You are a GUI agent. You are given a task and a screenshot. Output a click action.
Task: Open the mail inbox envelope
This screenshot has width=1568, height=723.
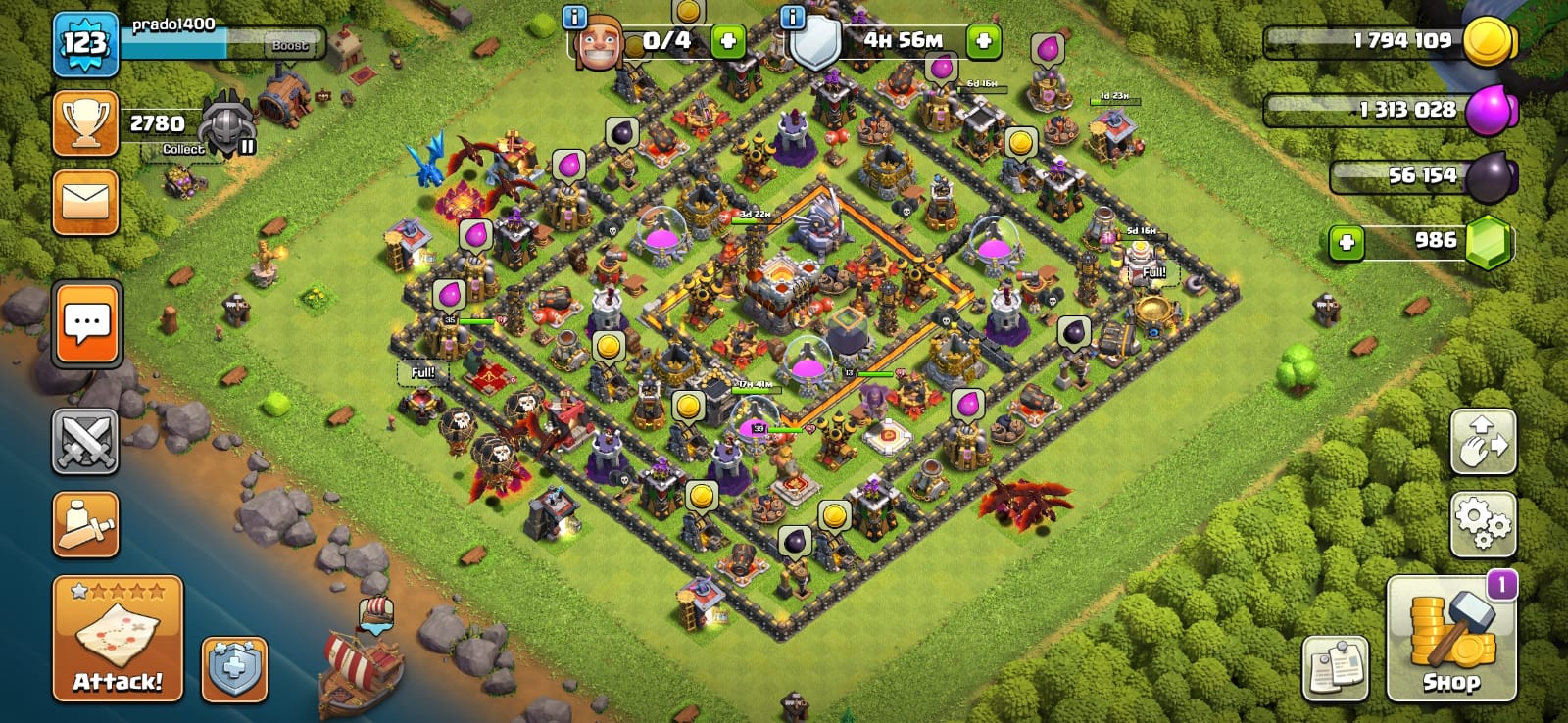point(85,203)
